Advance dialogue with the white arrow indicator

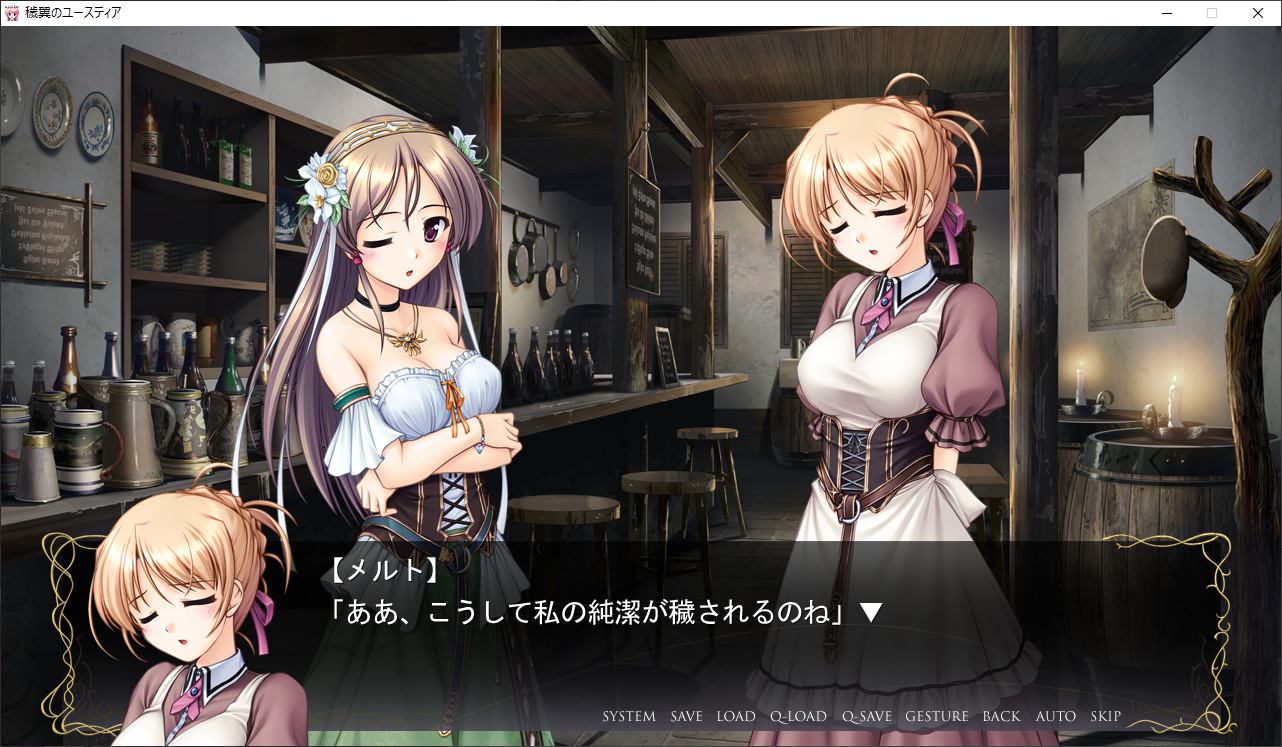[871, 613]
